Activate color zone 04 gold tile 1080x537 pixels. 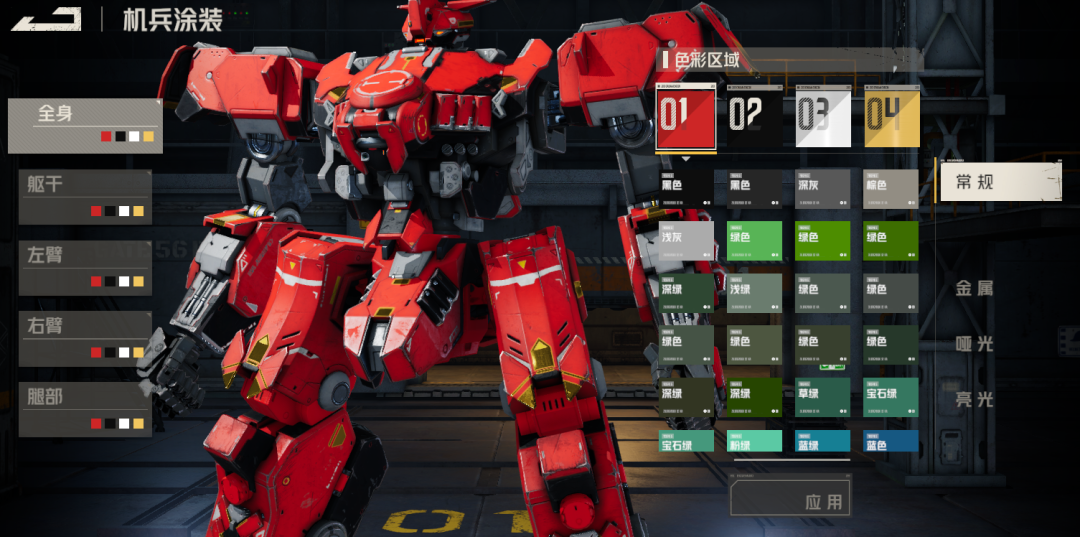coord(892,117)
